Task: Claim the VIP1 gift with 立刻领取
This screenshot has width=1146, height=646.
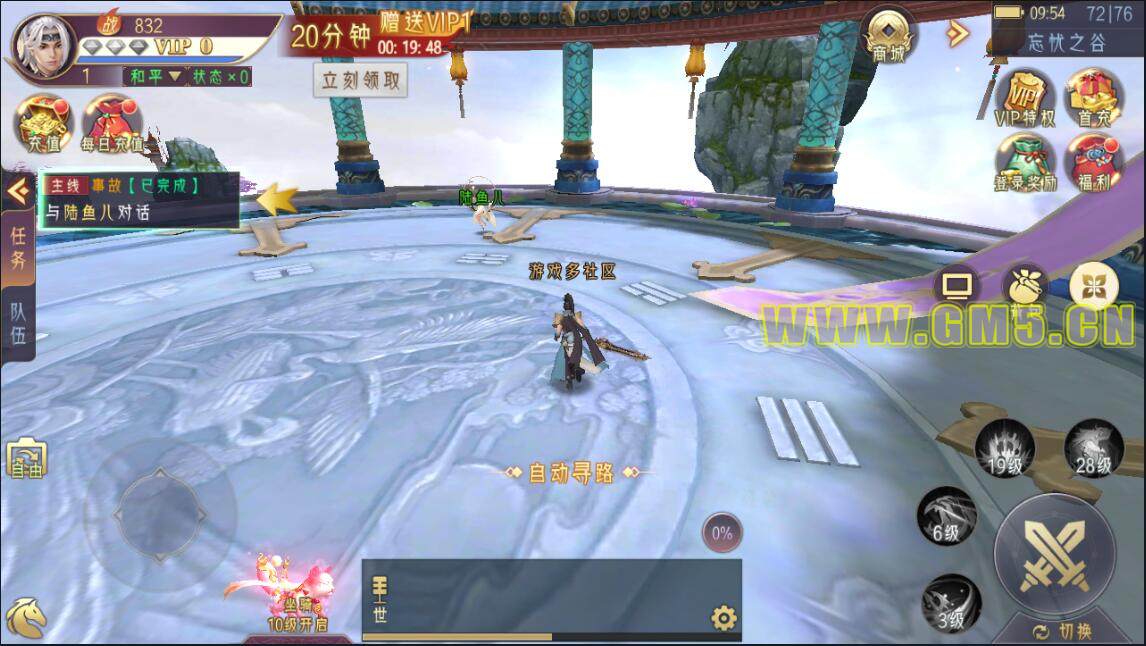Action: coord(362,81)
